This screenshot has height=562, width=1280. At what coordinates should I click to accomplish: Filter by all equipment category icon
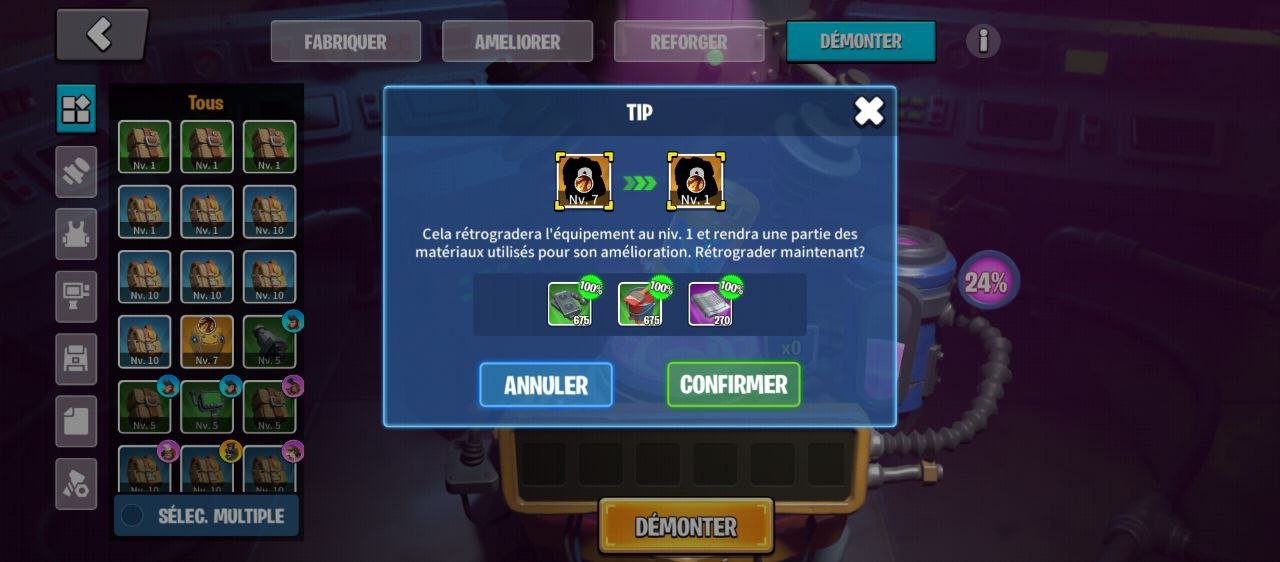pos(76,109)
